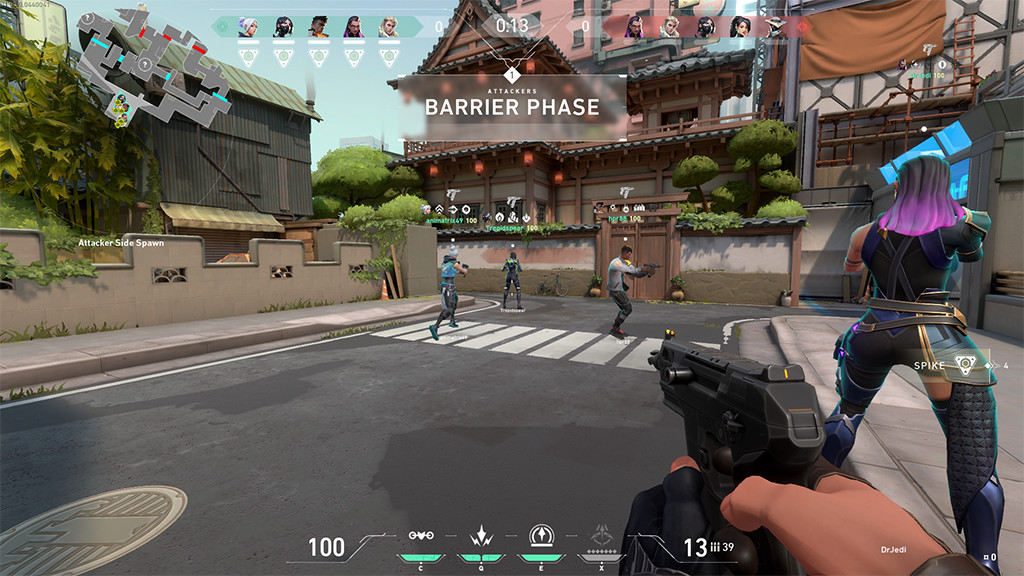
Task: Select the Trapwire ability icon
Action: (x=421, y=535)
